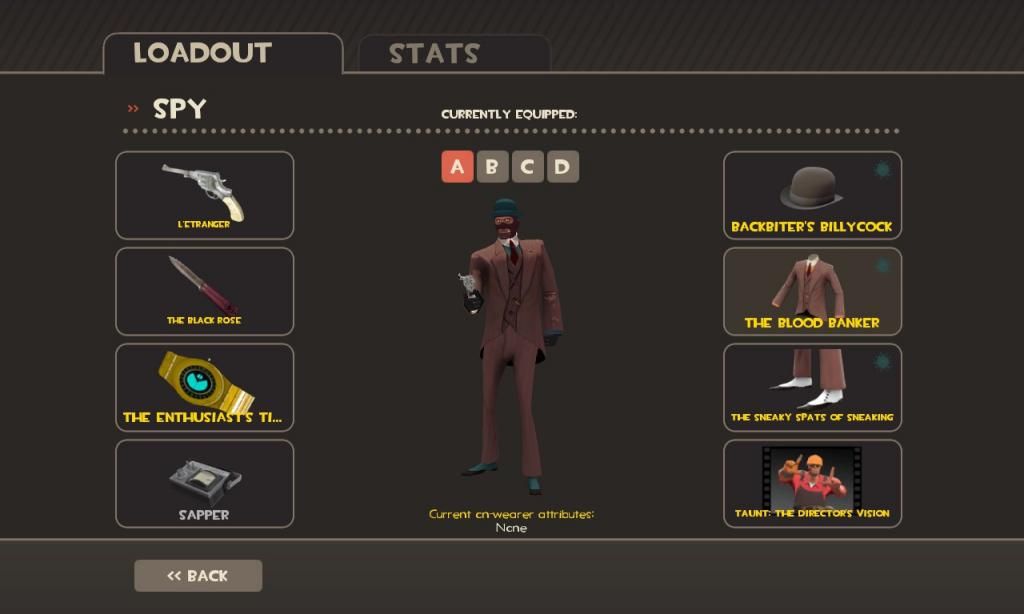
Task: Activate loadout preset C
Action: pos(527,167)
